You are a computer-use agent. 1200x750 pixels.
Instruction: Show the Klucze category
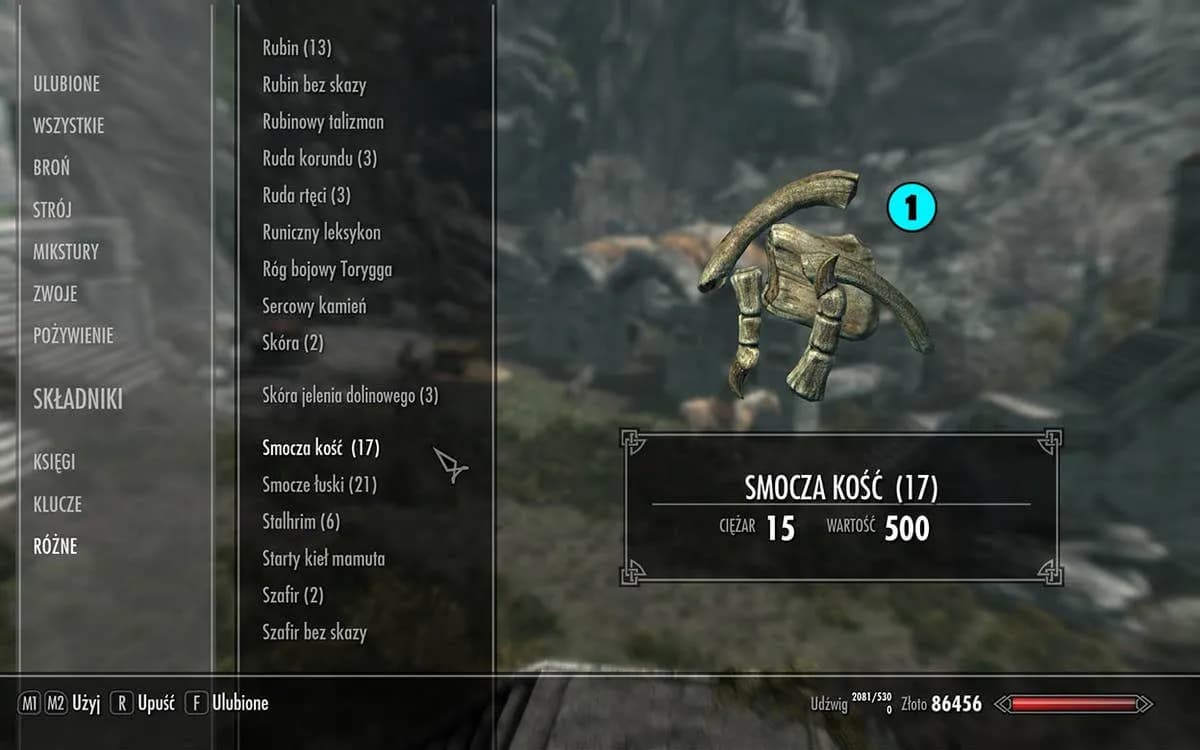click(57, 505)
